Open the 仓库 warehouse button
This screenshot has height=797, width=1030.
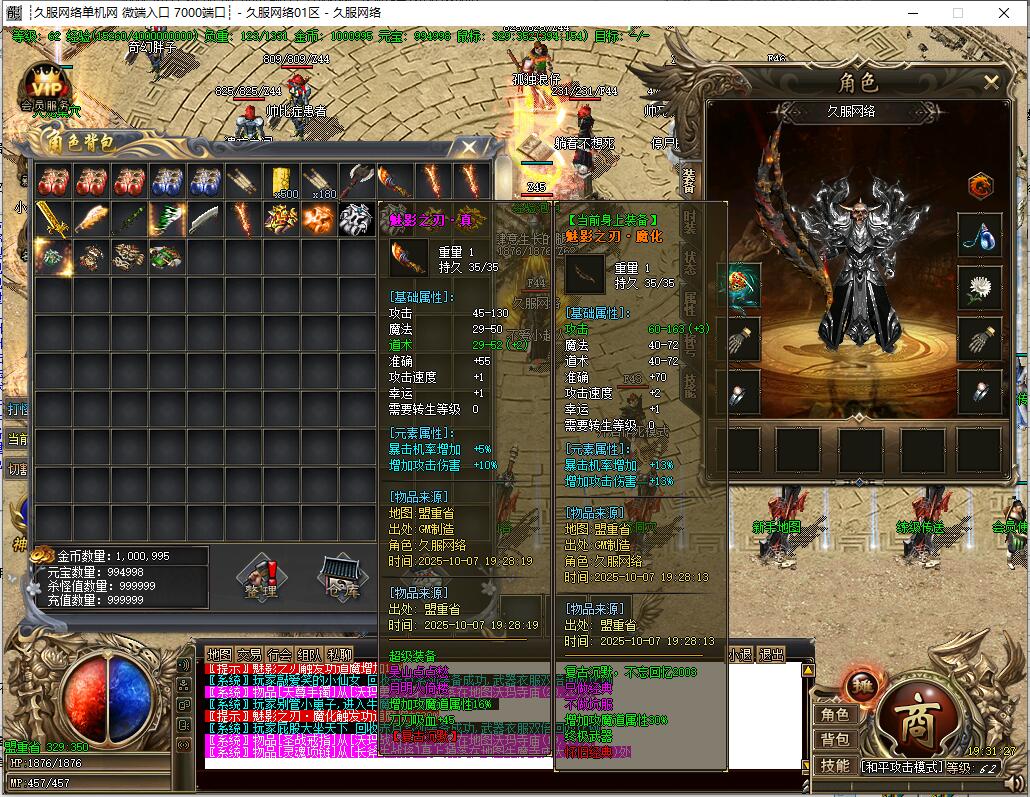337,577
